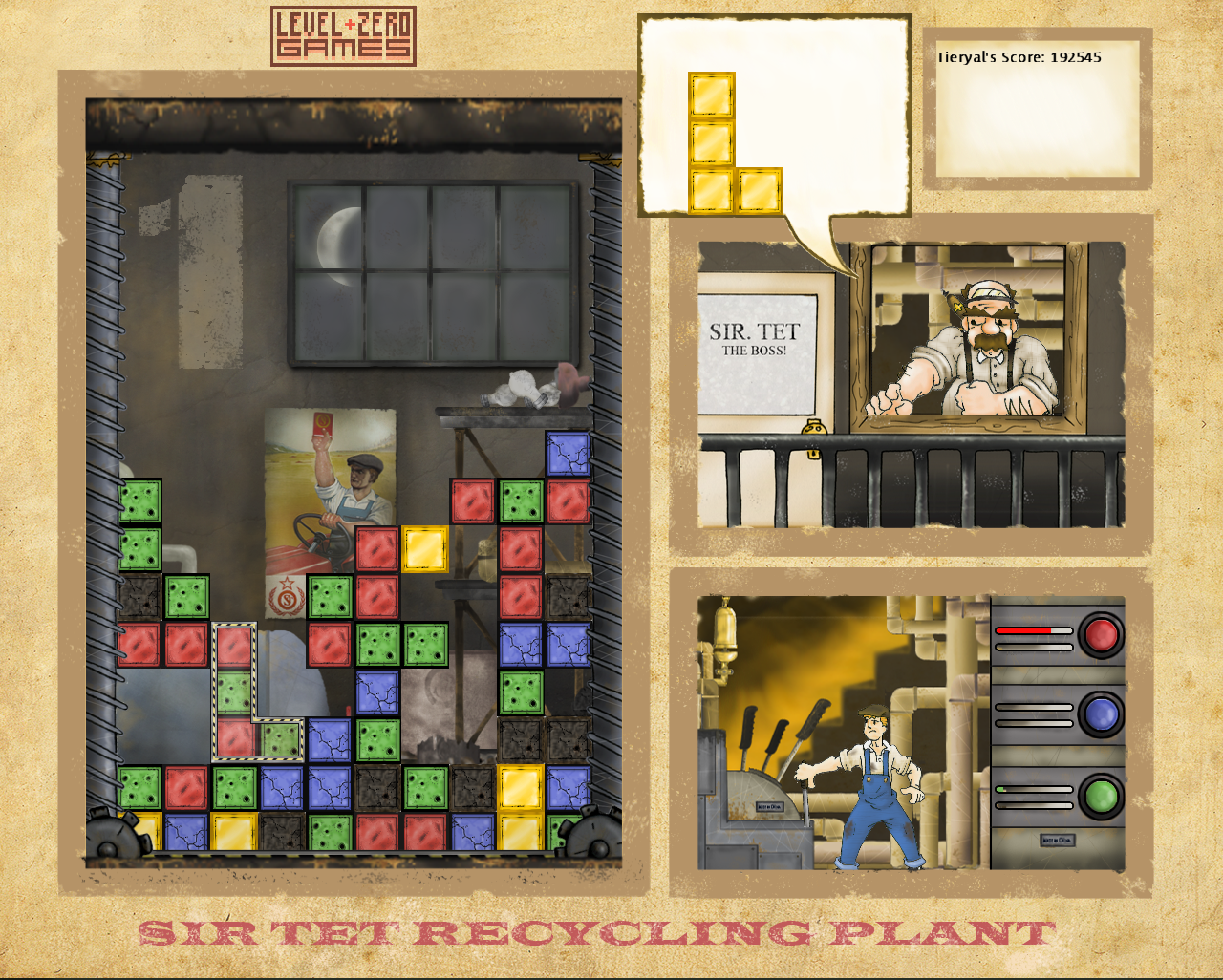
Task: Click the Level Zero Games logo
Action: pyautogui.click(x=343, y=36)
